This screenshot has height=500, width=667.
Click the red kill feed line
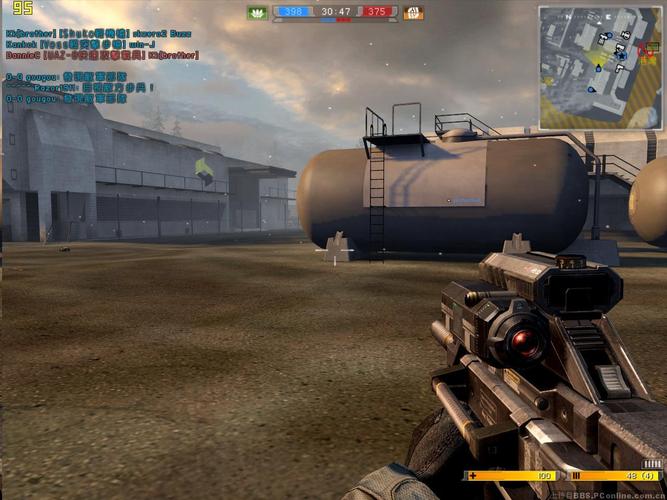[102, 55]
